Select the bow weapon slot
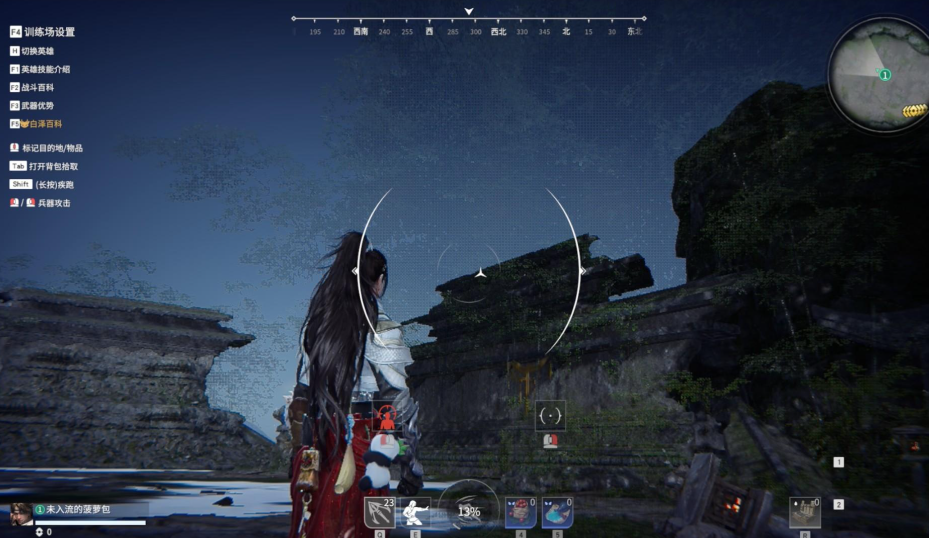The height and width of the screenshot is (538, 929). (380, 512)
